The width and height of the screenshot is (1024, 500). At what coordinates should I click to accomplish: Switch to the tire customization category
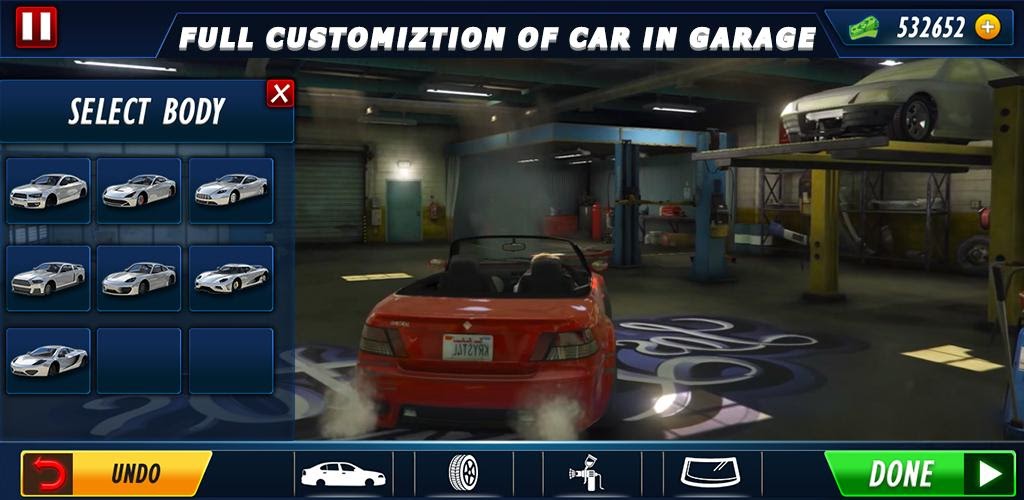point(463,472)
